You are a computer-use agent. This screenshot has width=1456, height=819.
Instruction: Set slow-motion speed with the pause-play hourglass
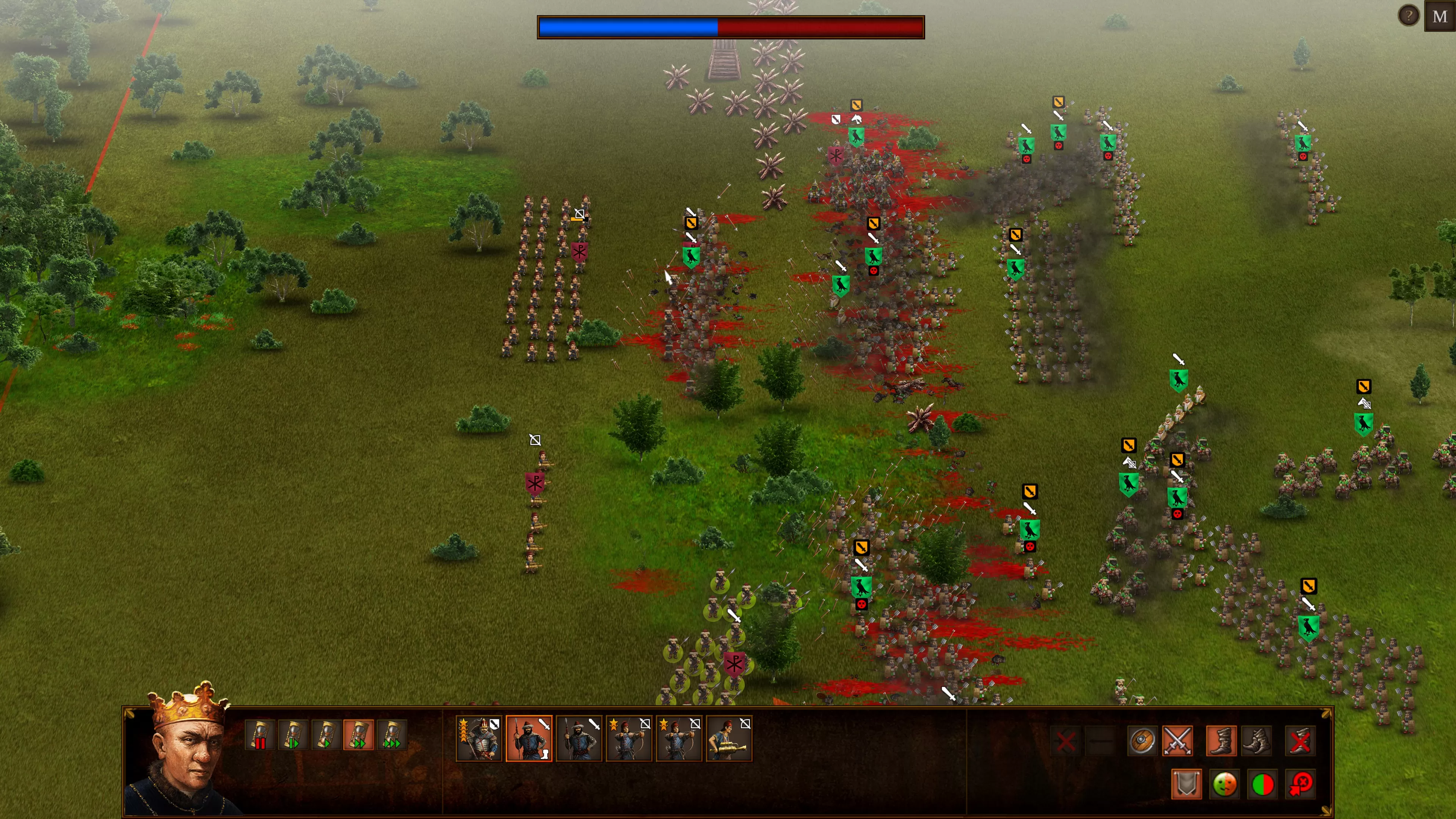pyautogui.click(x=293, y=735)
